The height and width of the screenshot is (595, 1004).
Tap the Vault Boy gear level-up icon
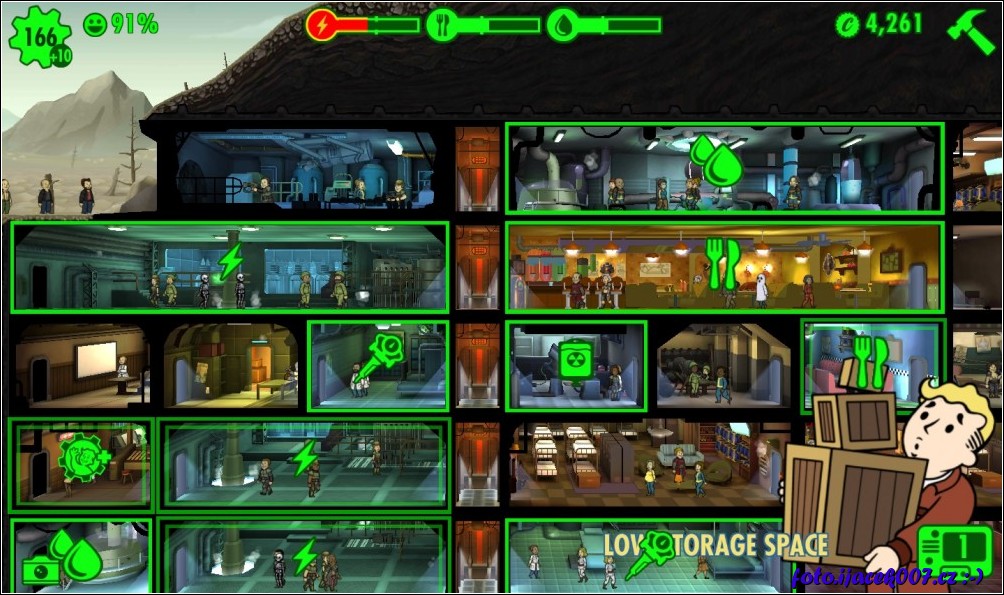pos(82,459)
